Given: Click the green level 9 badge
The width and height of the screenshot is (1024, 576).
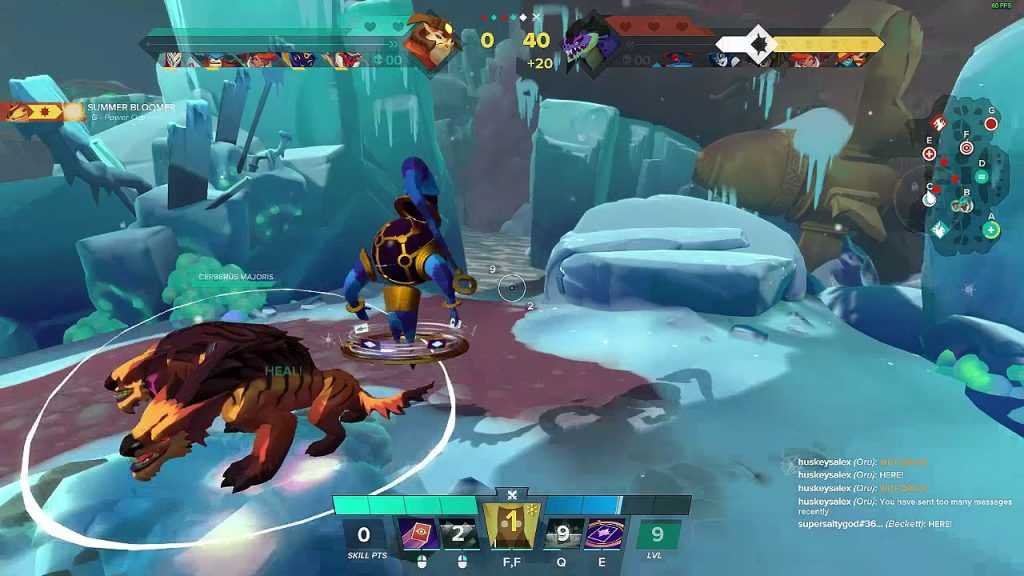Looking at the screenshot, I should 658,535.
